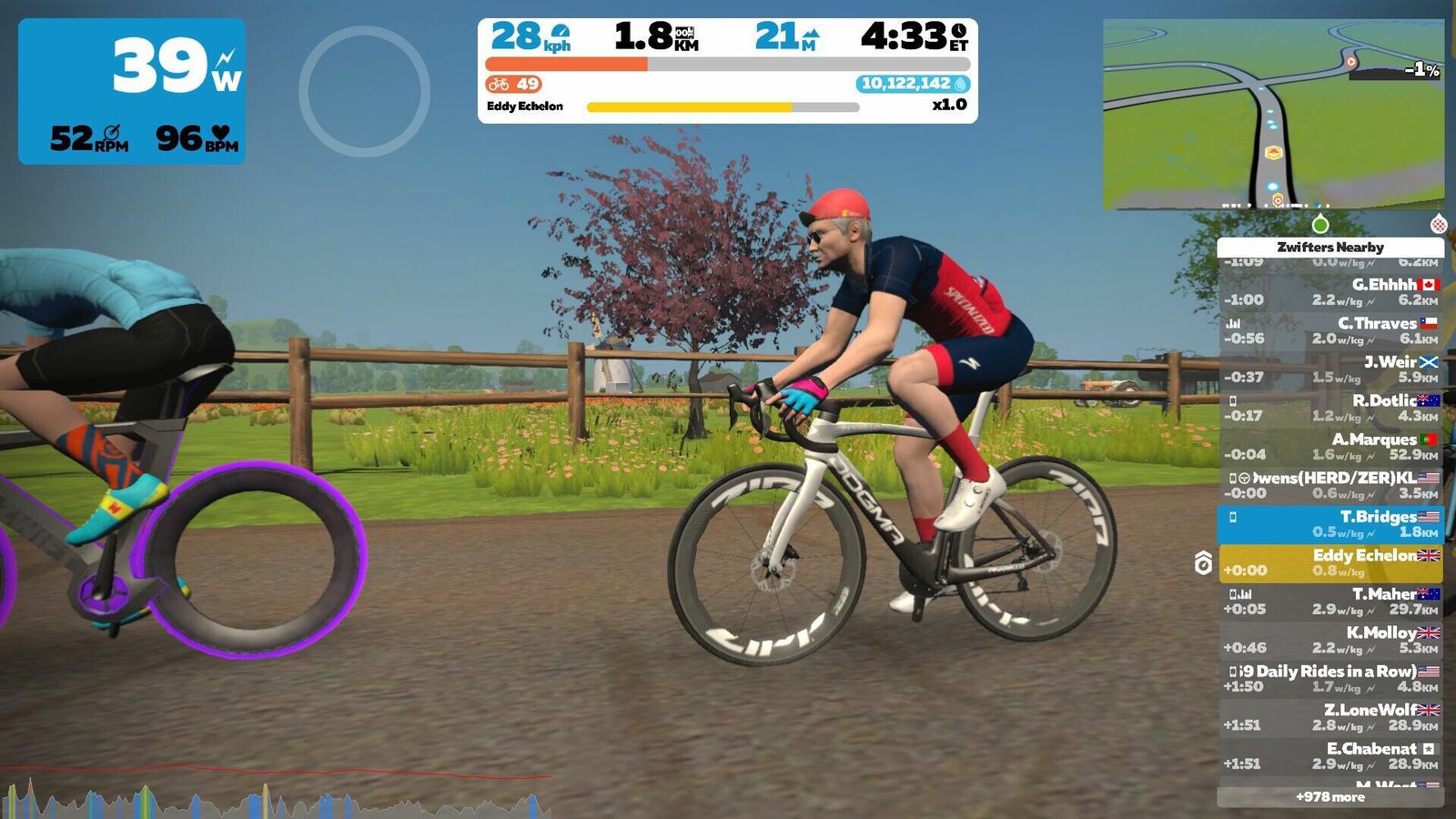Screen dimensions: 1456x819
Task: Select C.Thraves rider row
Action: (x=1330, y=330)
